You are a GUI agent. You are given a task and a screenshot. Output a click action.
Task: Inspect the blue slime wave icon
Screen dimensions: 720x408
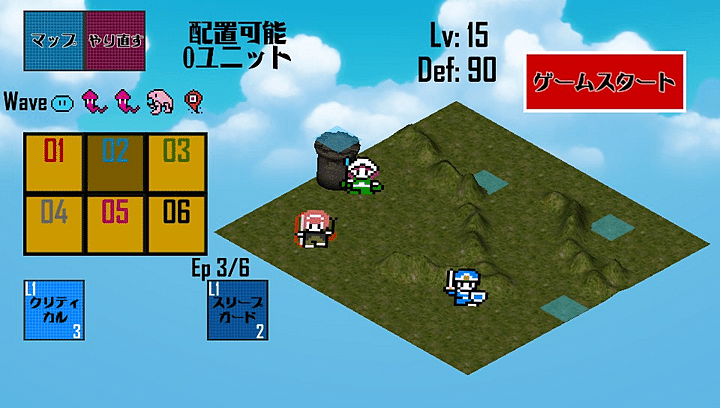click(62, 101)
